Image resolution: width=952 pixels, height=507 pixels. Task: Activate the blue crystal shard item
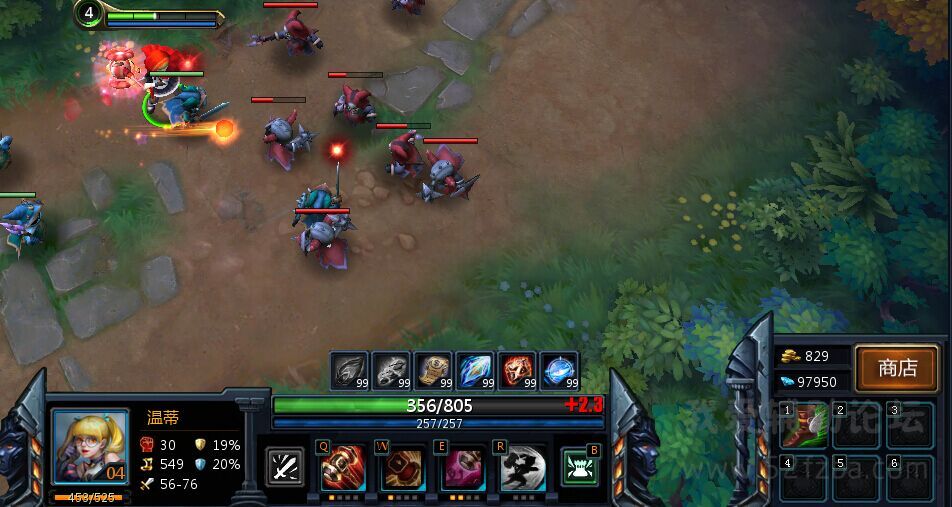click(476, 370)
